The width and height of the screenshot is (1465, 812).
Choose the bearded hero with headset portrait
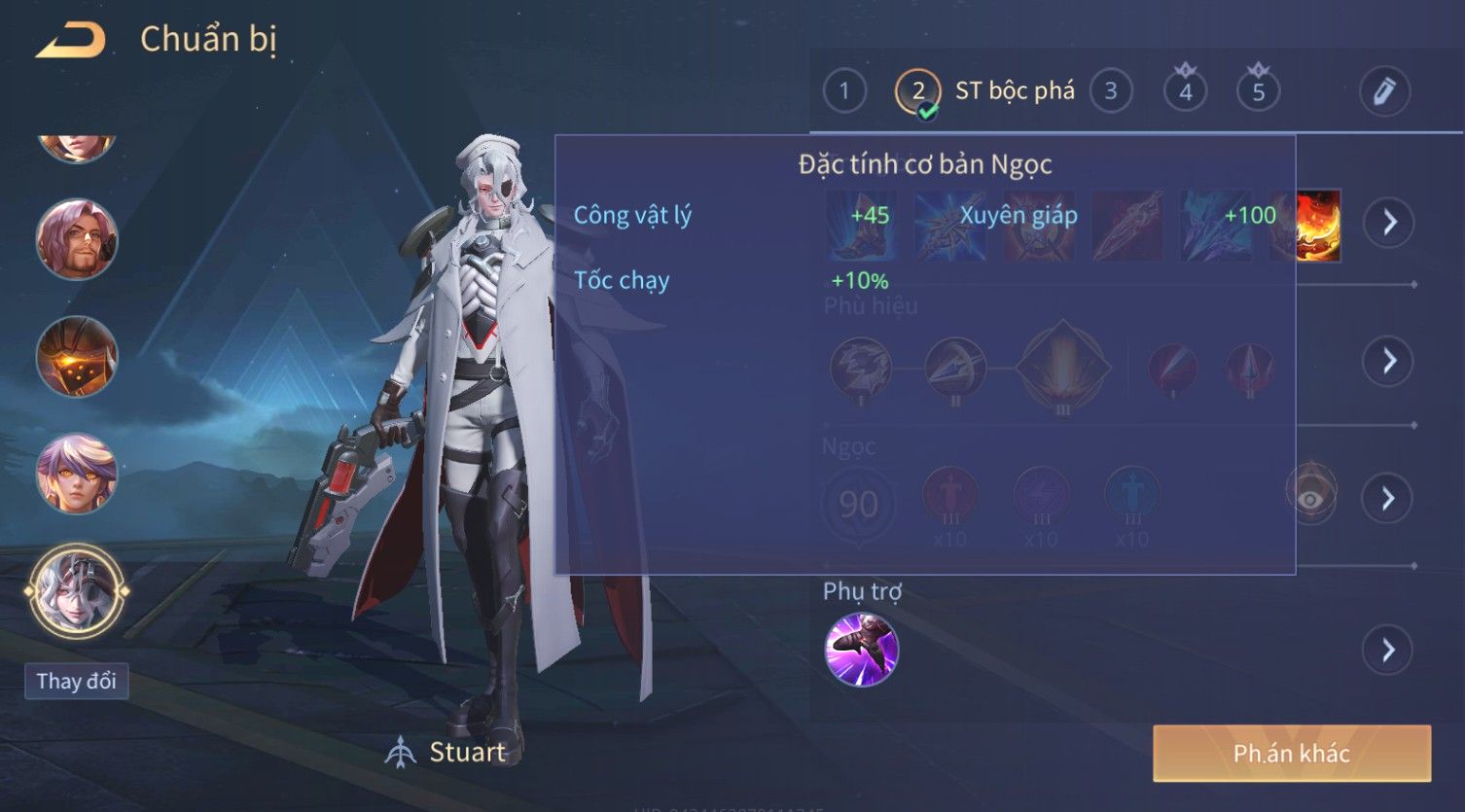coord(77,239)
